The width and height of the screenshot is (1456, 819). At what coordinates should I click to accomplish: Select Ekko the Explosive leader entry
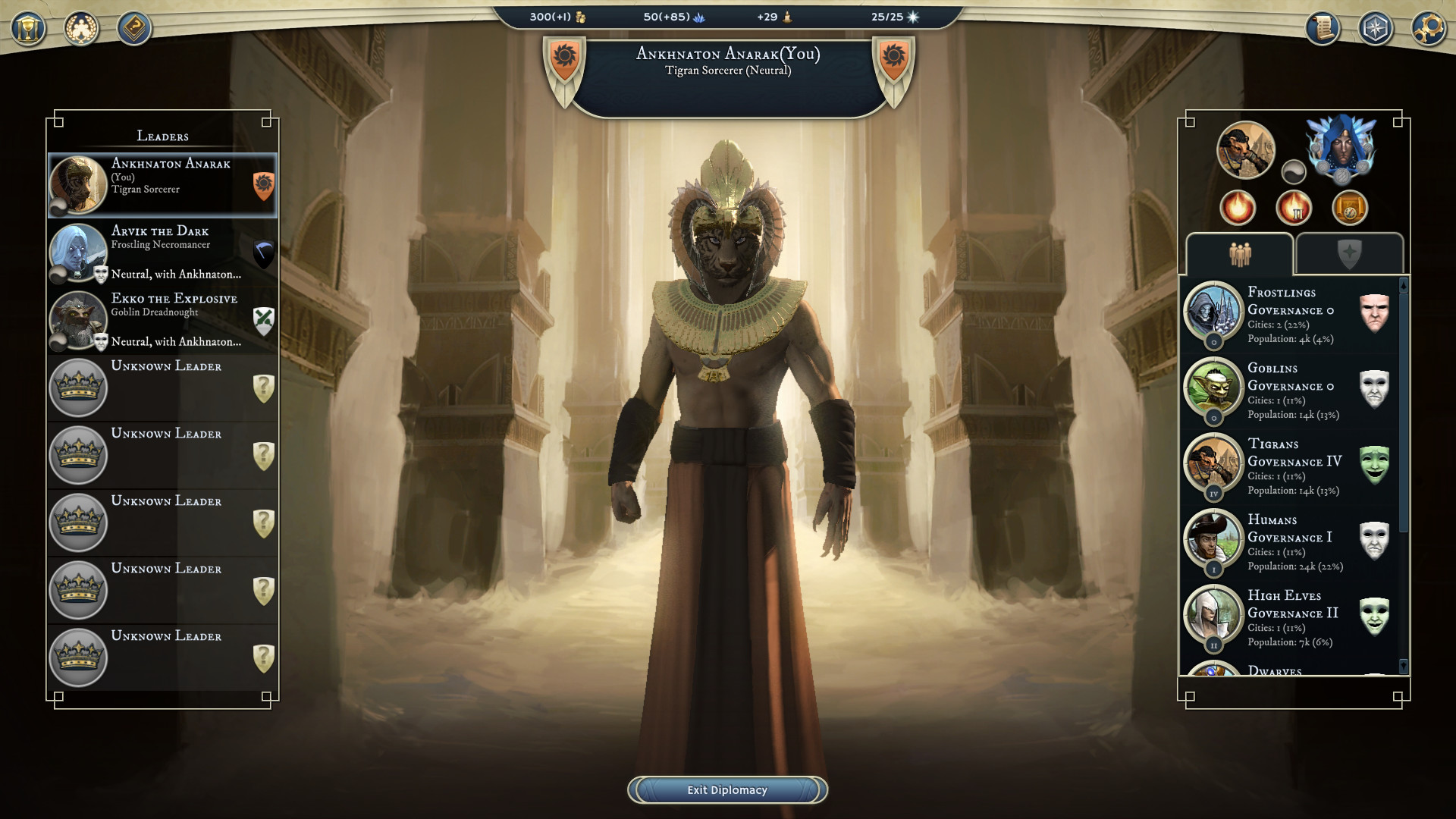tap(162, 320)
